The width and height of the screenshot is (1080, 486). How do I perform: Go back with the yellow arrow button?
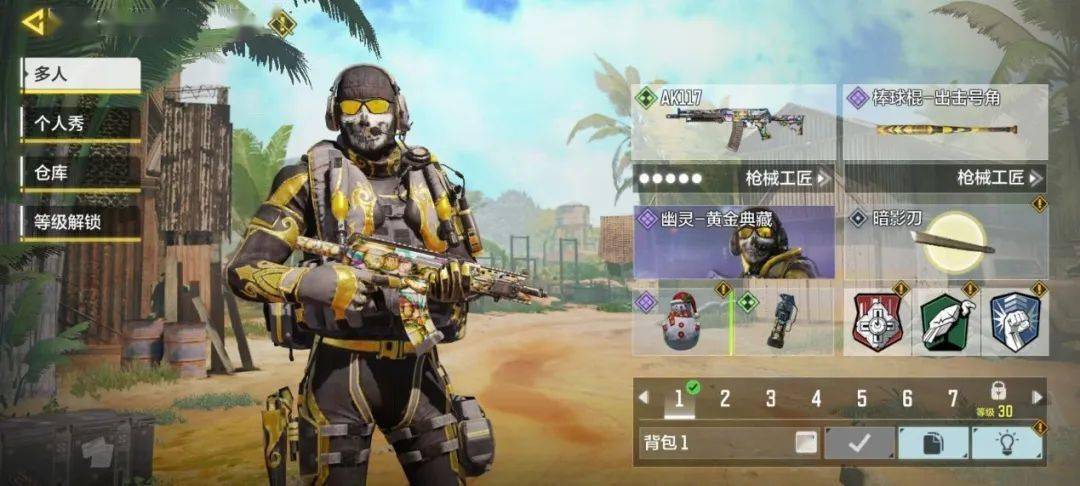coord(35,22)
